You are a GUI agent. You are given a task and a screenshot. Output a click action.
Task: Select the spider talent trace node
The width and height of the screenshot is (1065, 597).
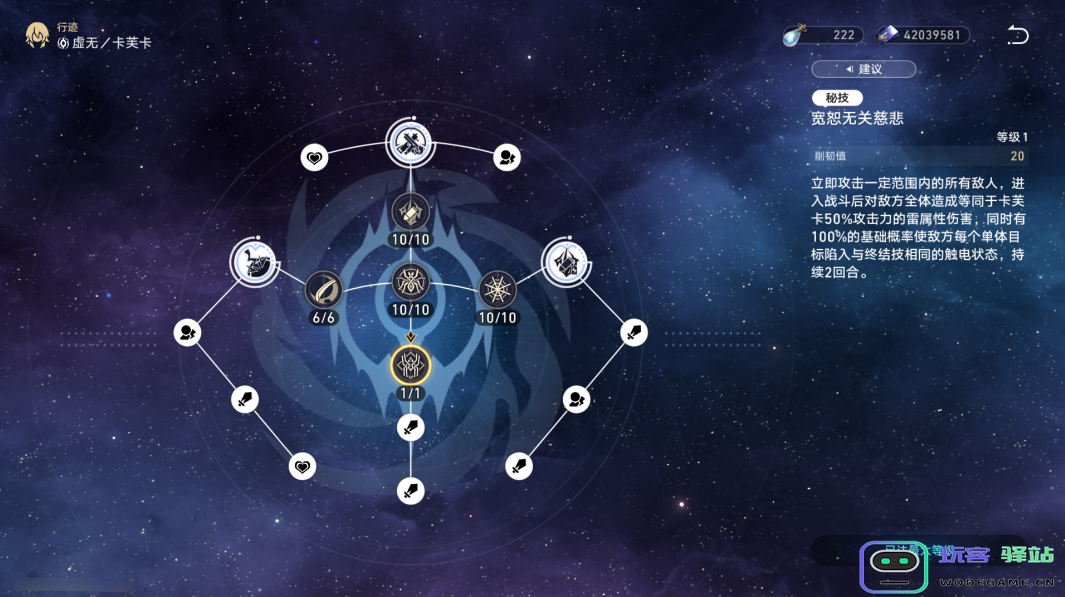(x=410, y=281)
